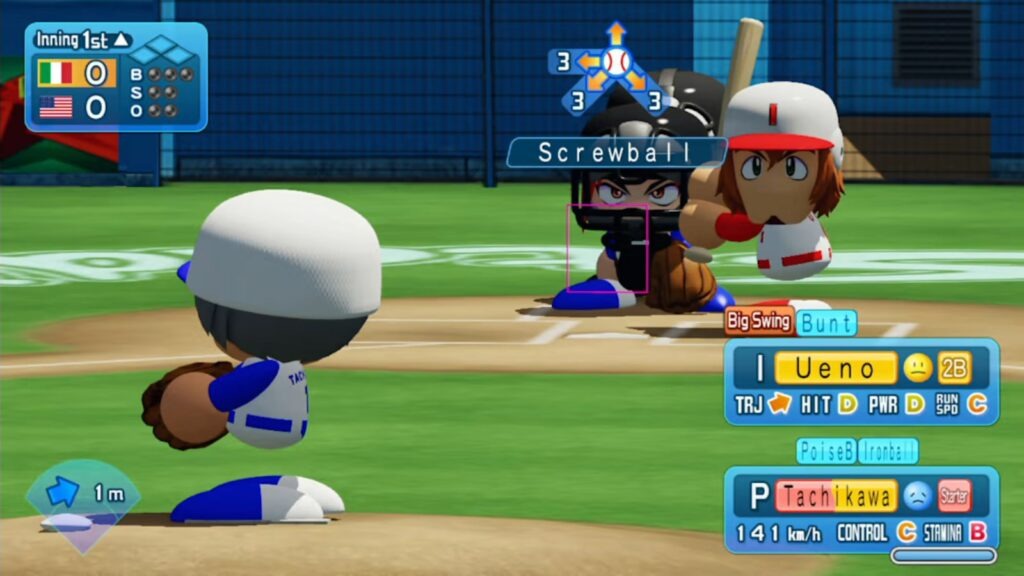1024x576 pixels.
Task: Select the baseball icon in the pitch selector
Action: click(x=616, y=62)
